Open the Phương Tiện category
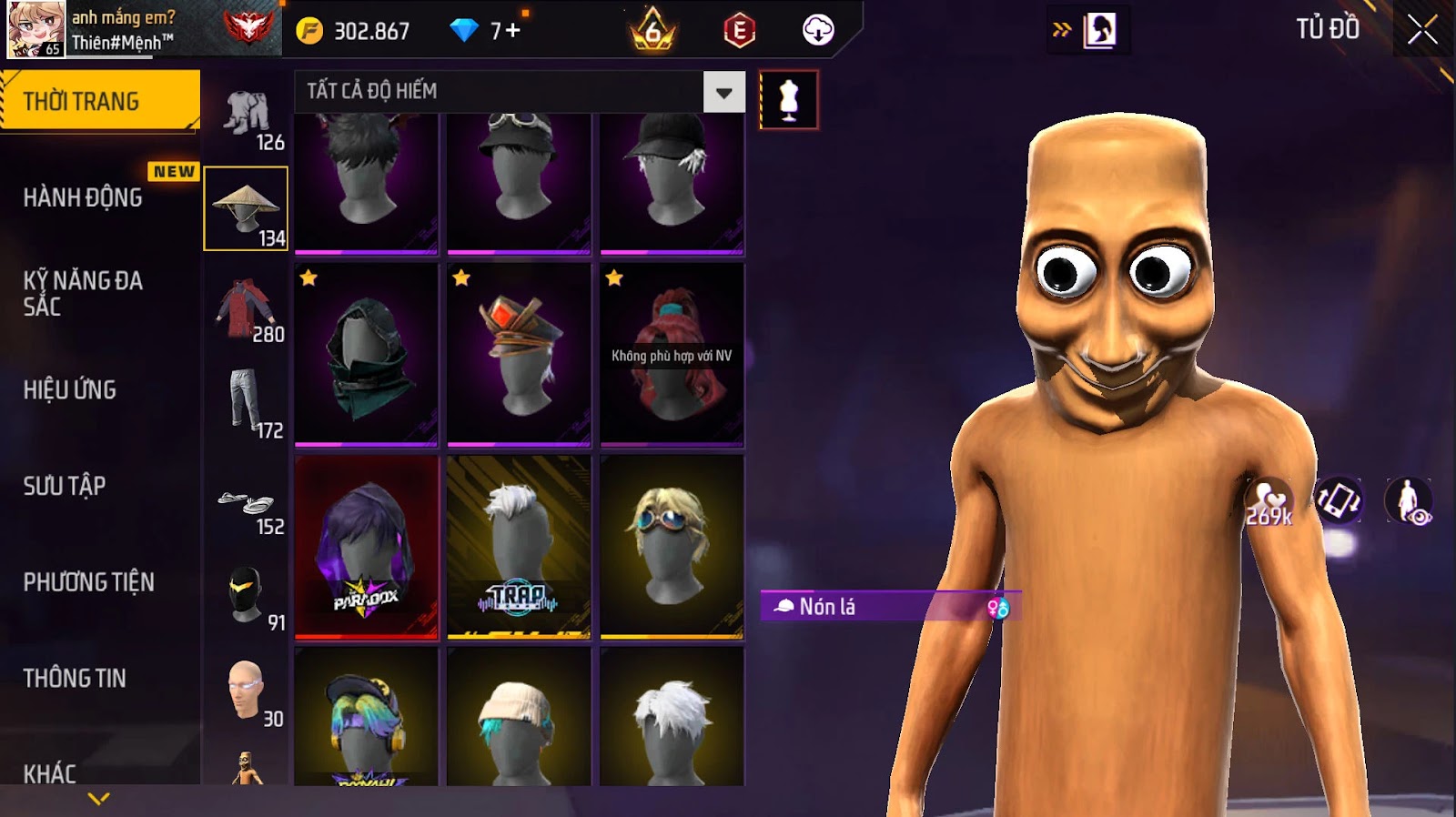Screen dimensions: 1456x817 89,582
